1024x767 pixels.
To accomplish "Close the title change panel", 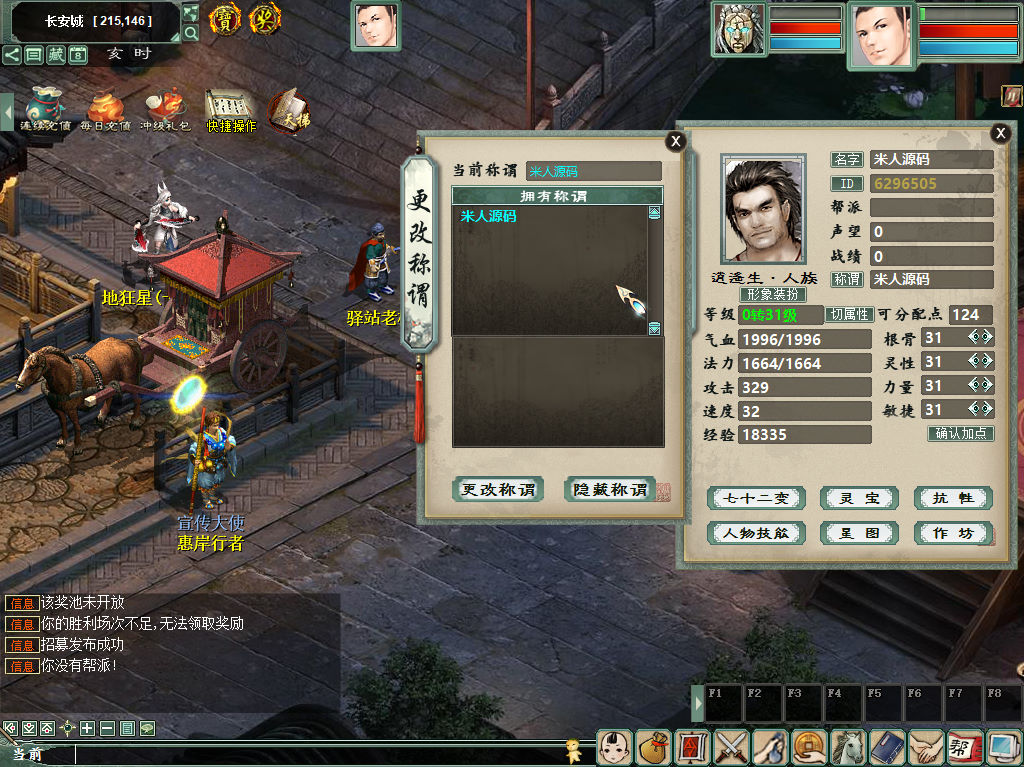I will [x=676, y=142].
